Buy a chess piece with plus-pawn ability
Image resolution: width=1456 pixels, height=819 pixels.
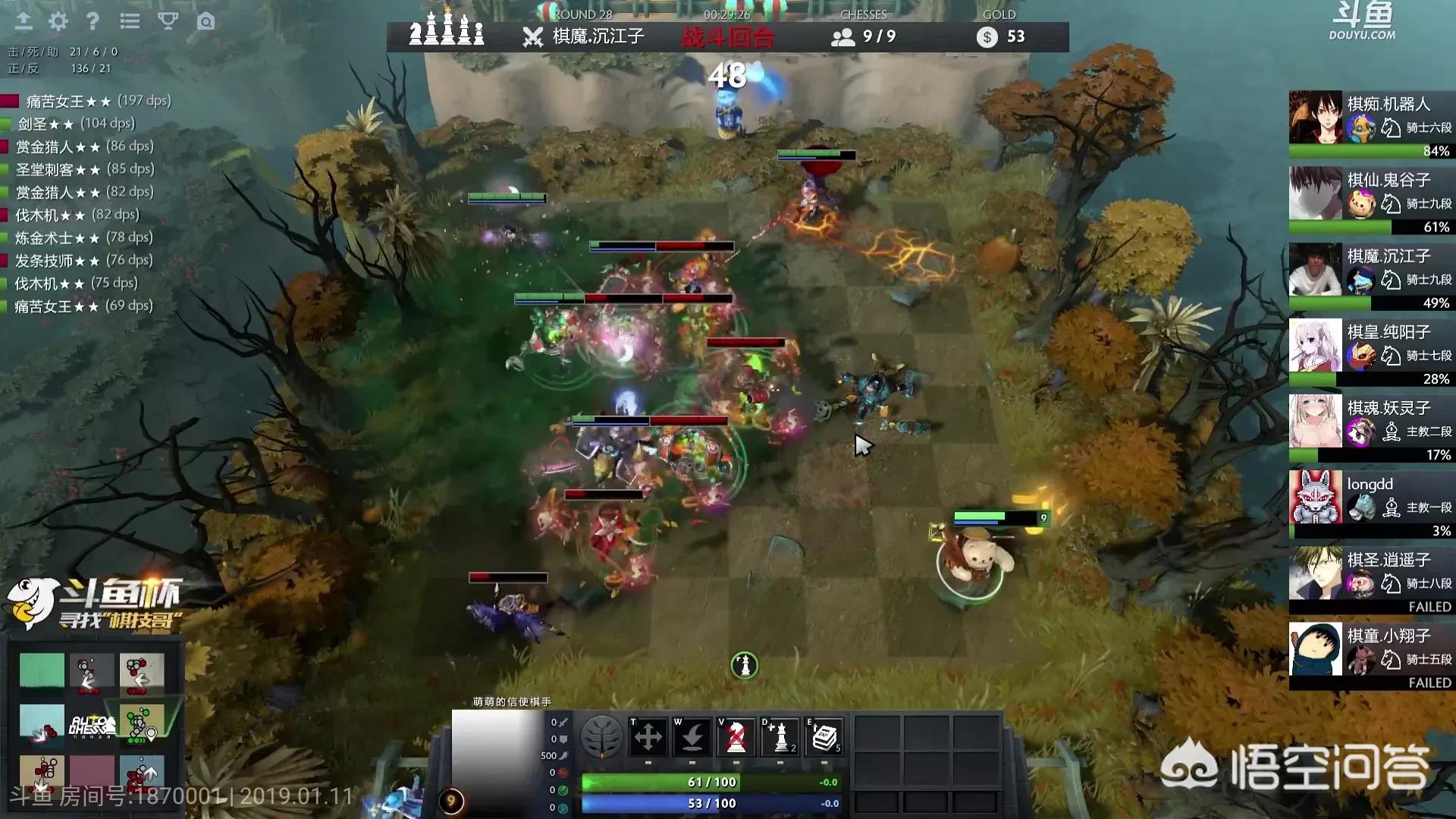[x=780, y=736]
